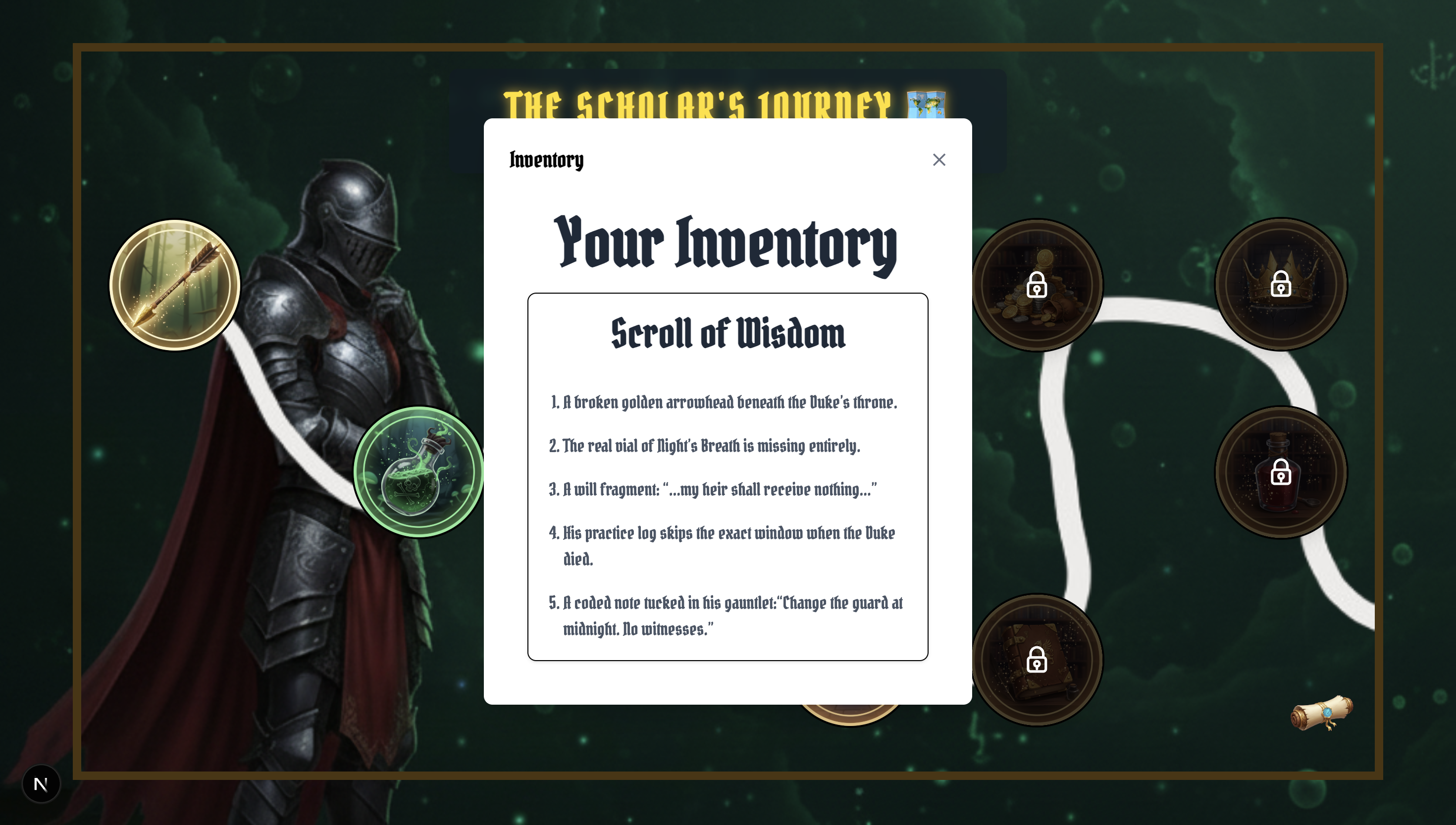This screenshot has width=1456, height=825.
Task: Close the Inventory dialog
Action: (x=939, y=160)
